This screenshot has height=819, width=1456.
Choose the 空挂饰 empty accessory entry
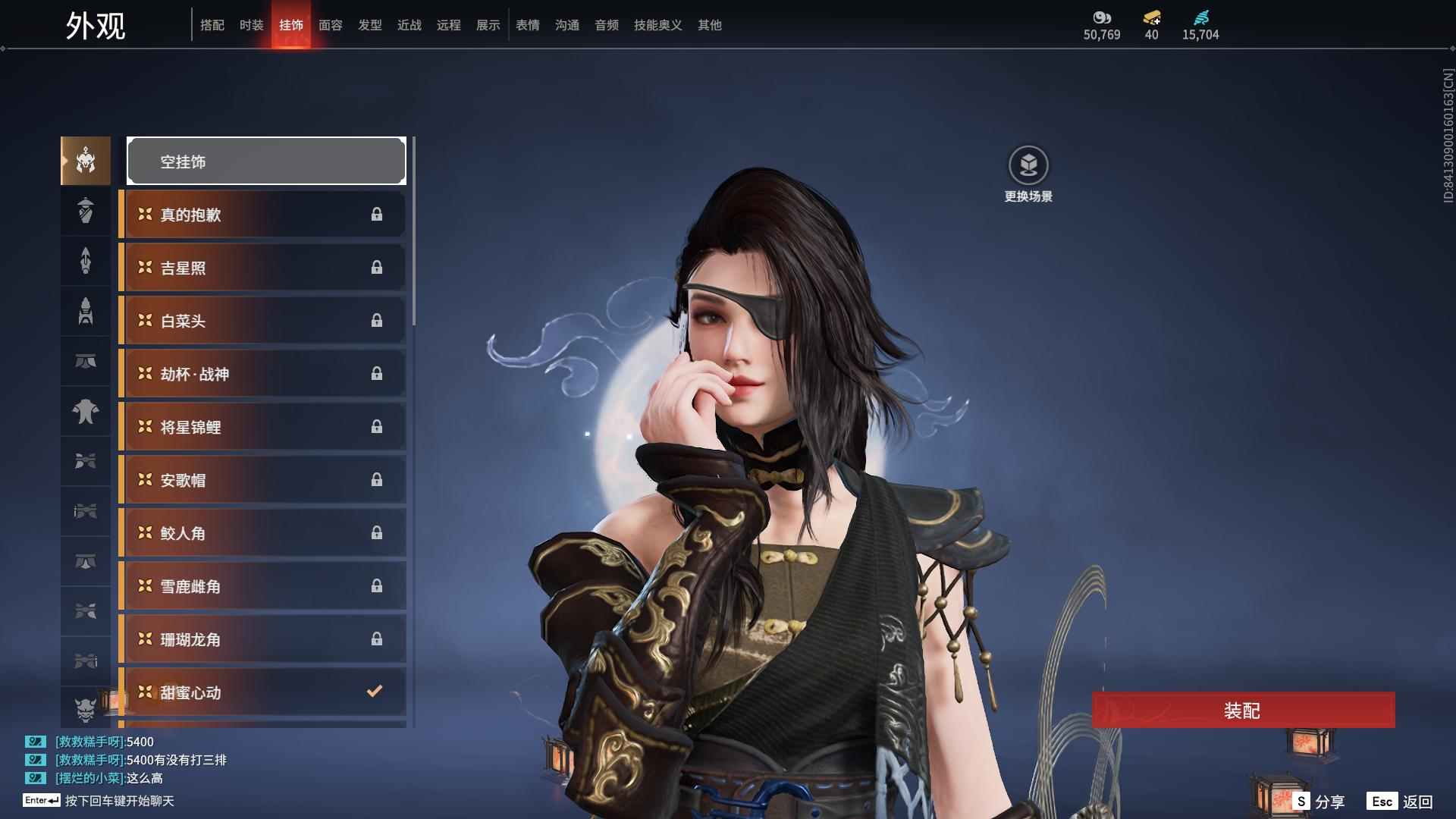tap(266, 161)
